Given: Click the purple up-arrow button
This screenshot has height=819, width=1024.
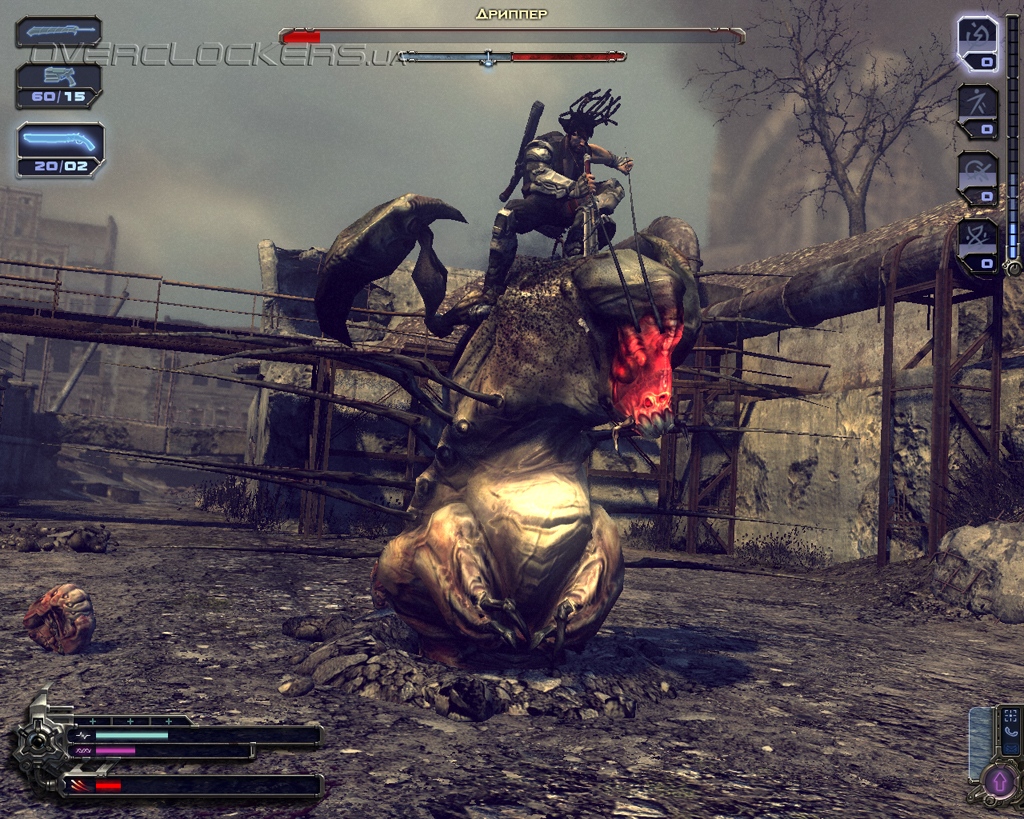Looking at the screenshot, I should 999,780.
